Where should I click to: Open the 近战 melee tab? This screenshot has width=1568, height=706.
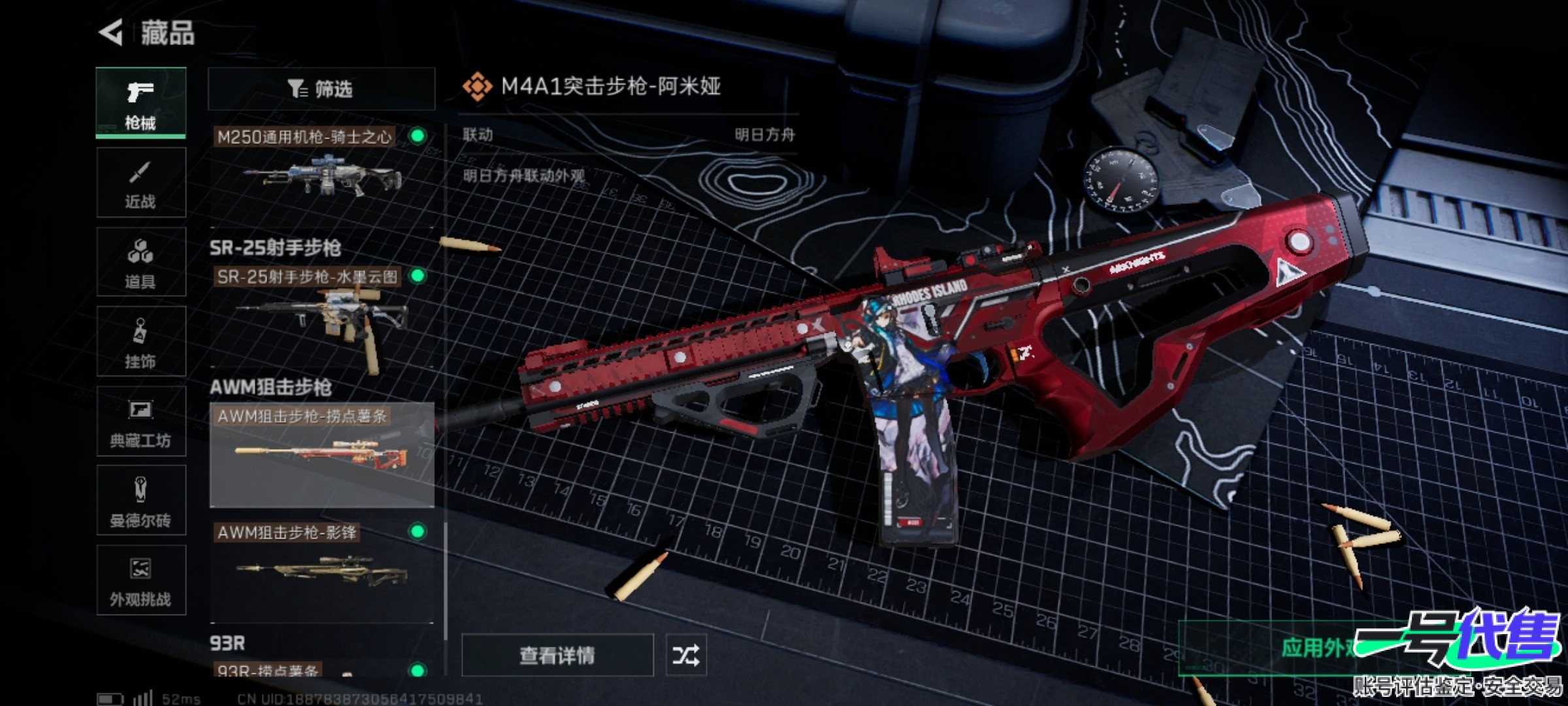140,182
